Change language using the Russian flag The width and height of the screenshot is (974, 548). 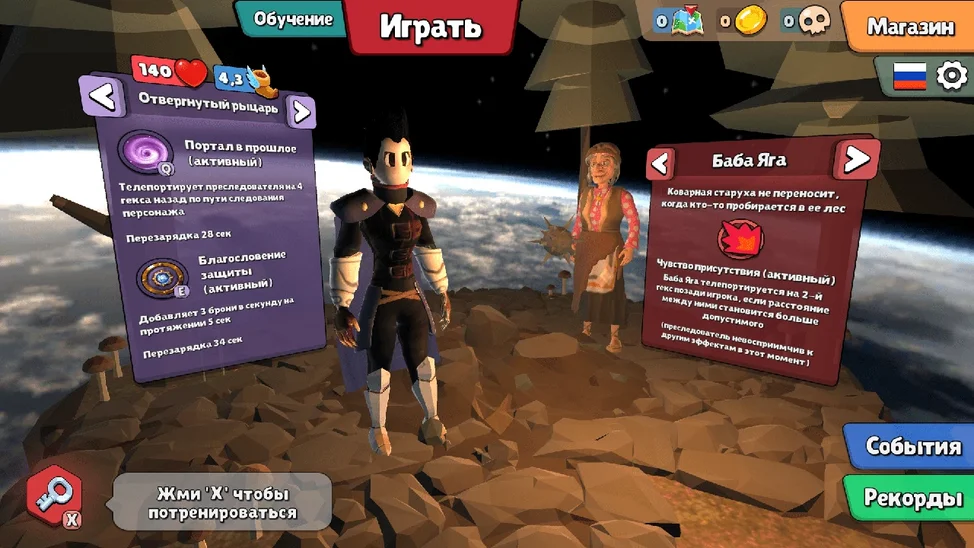point(909,76)
